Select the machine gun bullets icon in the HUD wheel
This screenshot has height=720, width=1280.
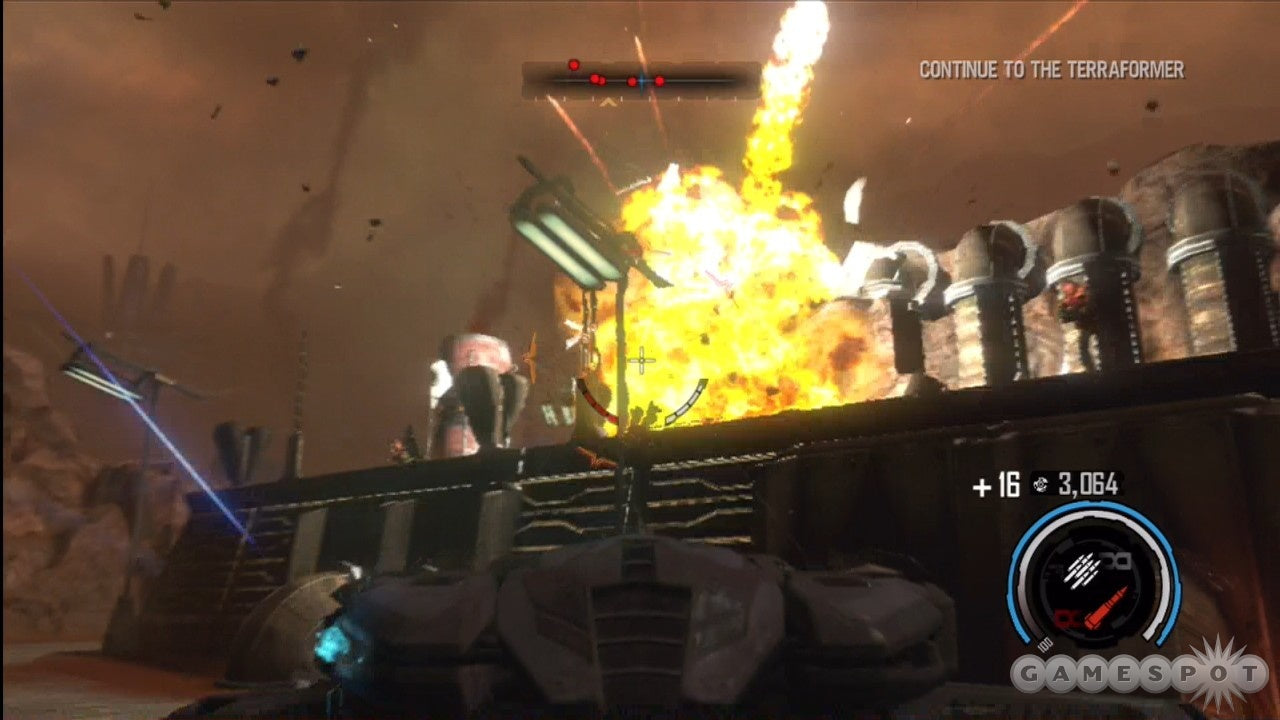[1081, 570]
